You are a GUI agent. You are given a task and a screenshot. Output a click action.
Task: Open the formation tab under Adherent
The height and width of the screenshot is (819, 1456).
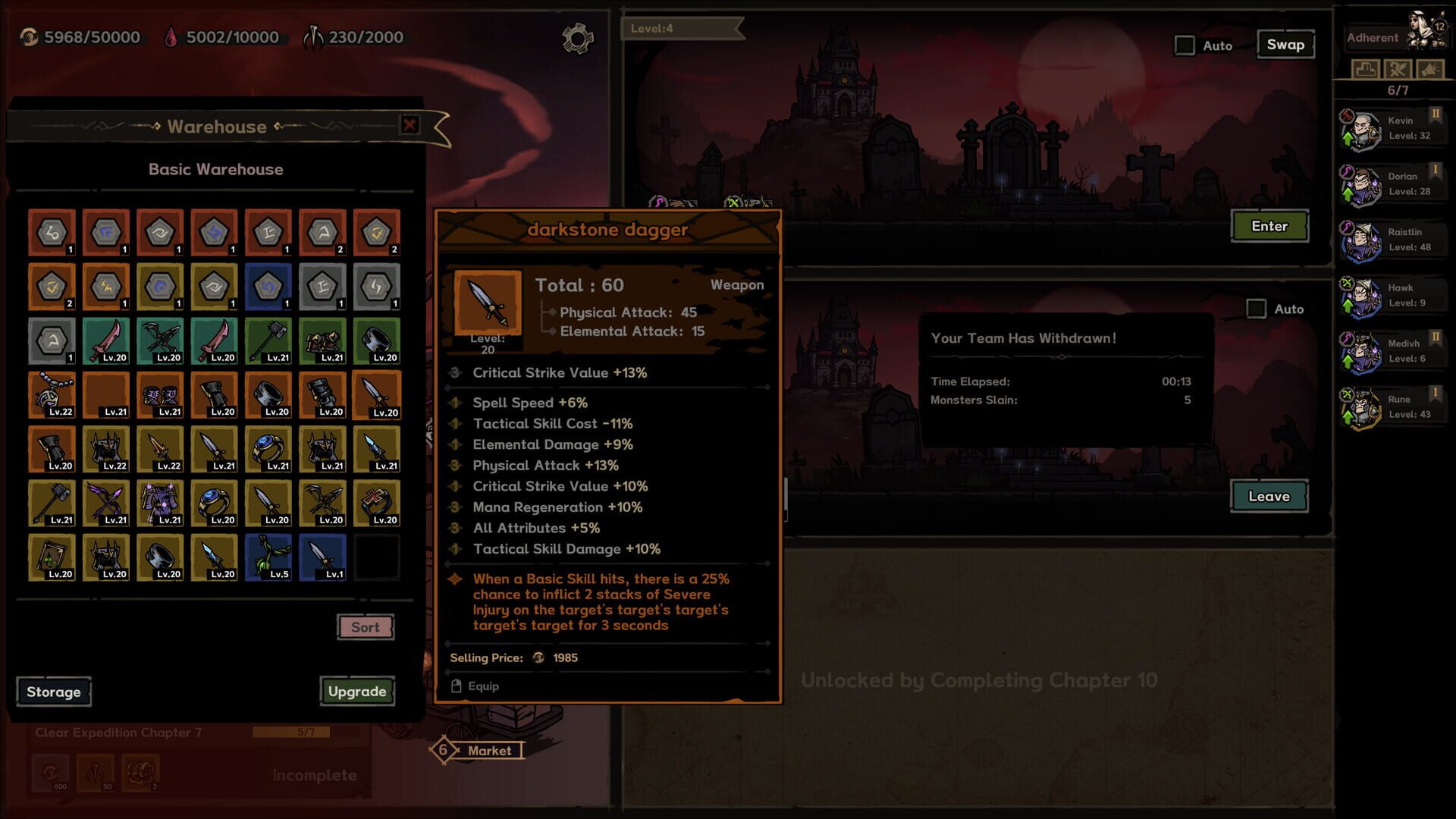click(1365, 69)
